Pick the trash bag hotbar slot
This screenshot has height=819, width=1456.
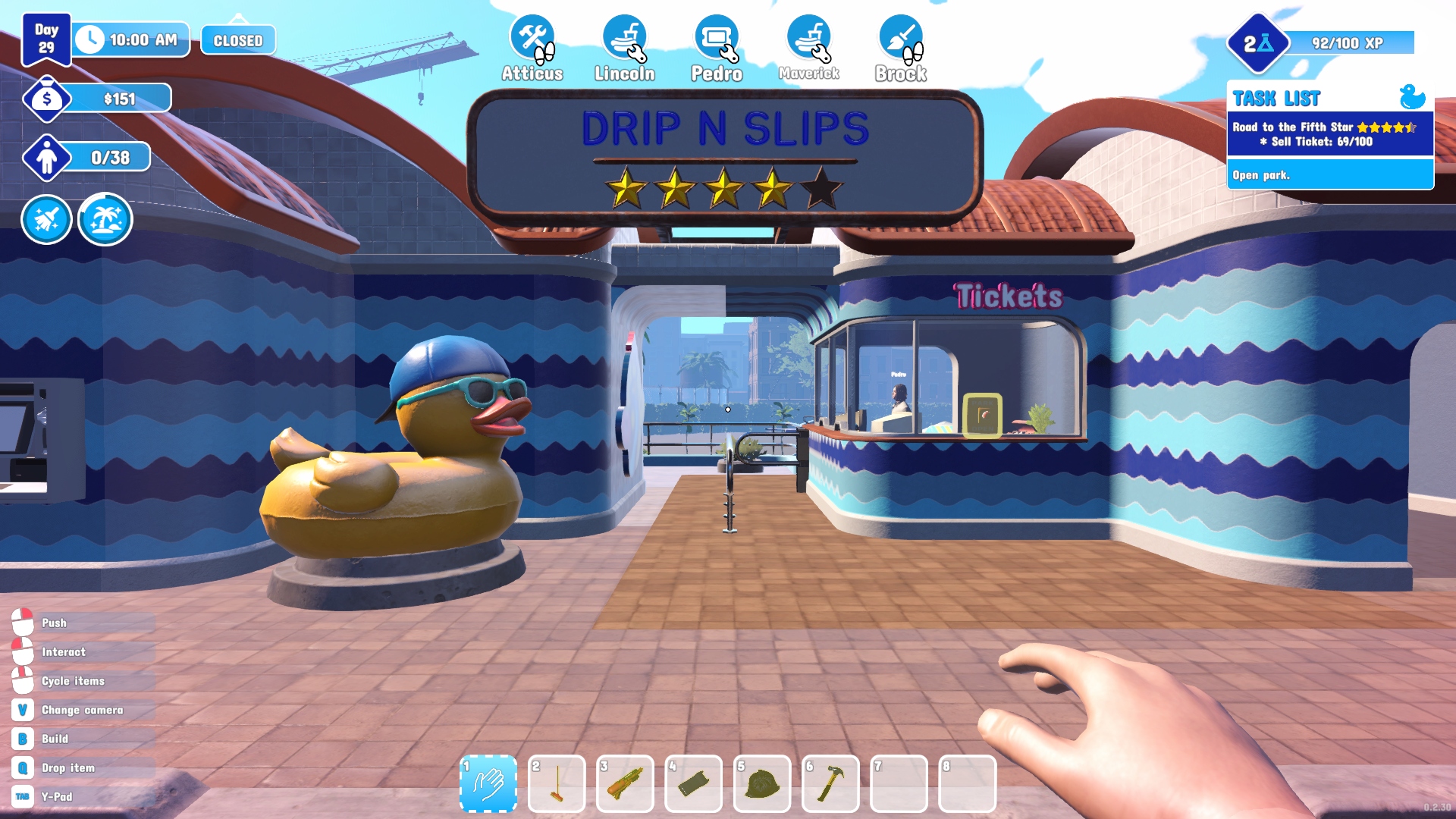click(762, 783)
